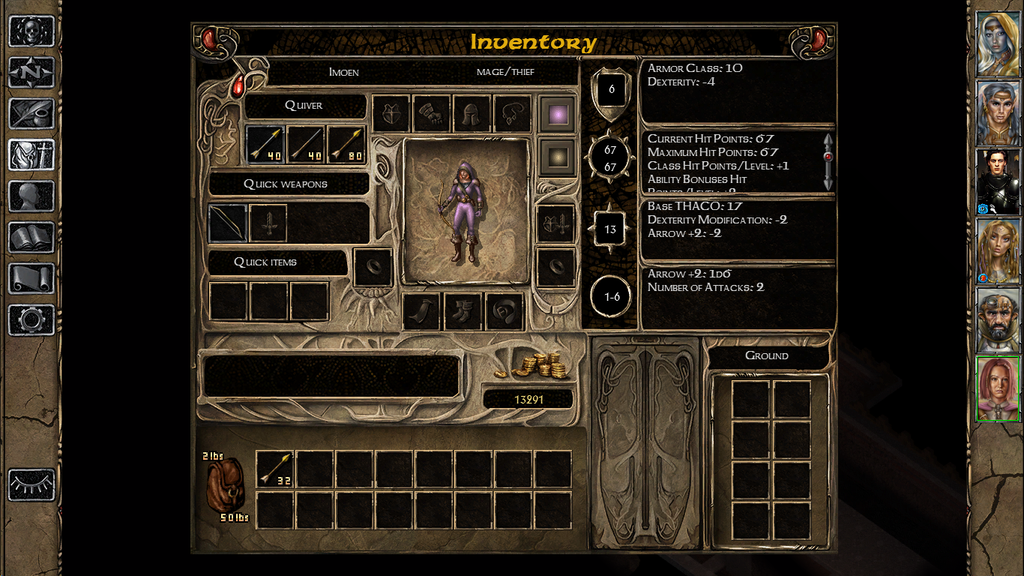1024x576 pixels.
Task: Open the options gear button
Action: click(x=31, y=320)
